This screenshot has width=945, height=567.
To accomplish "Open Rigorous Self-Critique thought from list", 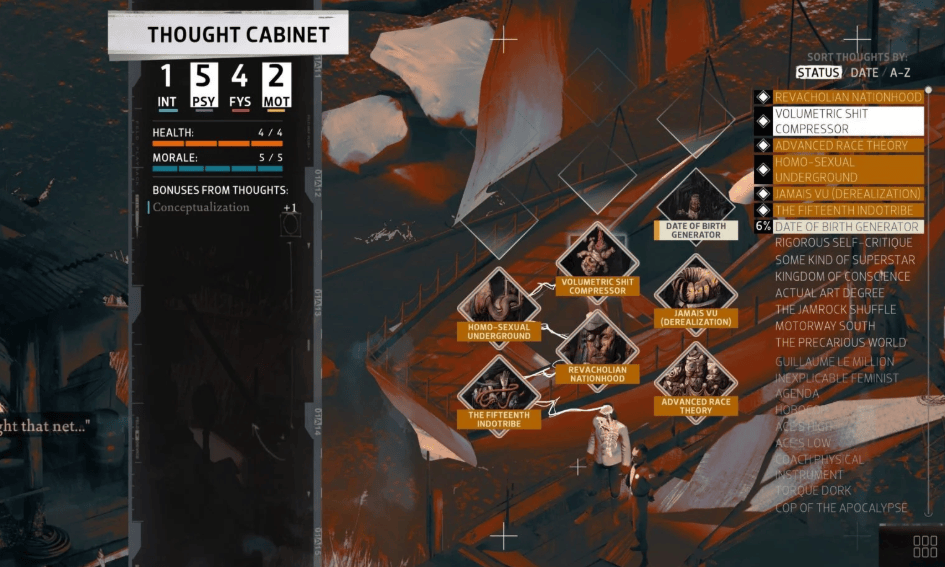I will coord(843,243).
